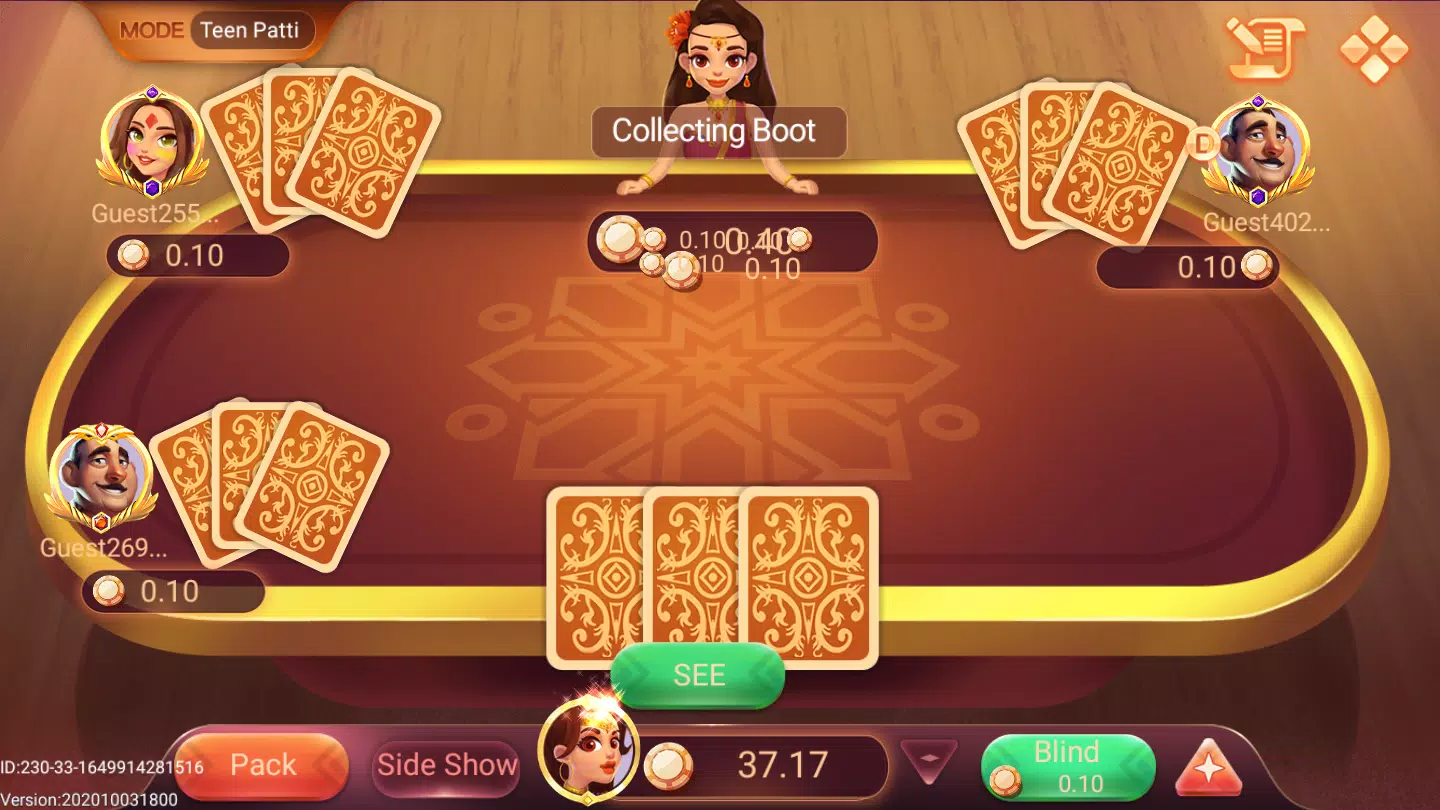Open your own player avatar
The height and width of the screenshot is (810, 1440).
tap(588, 750)
